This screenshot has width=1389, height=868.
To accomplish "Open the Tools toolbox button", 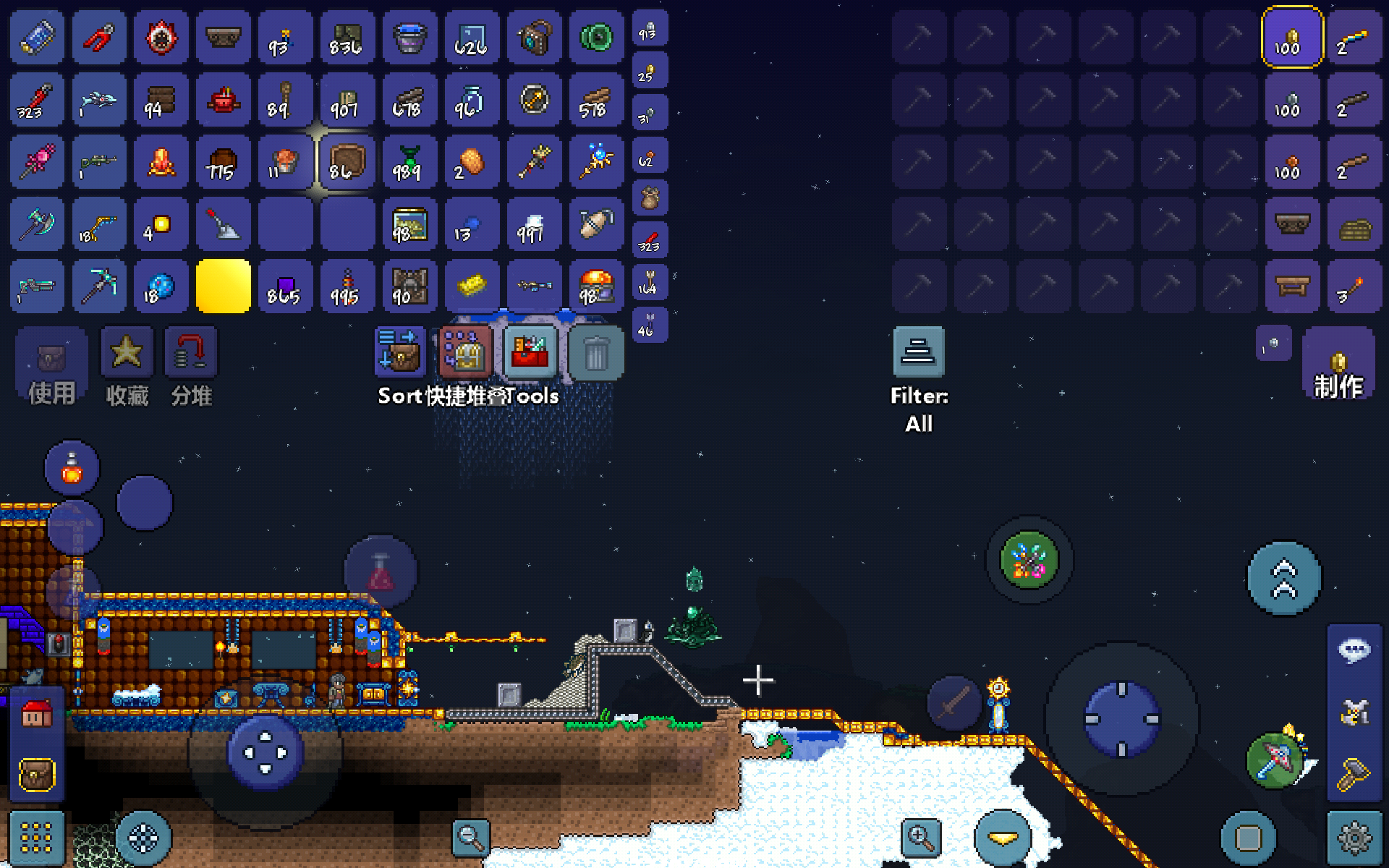I will click(x=530, y=353).
